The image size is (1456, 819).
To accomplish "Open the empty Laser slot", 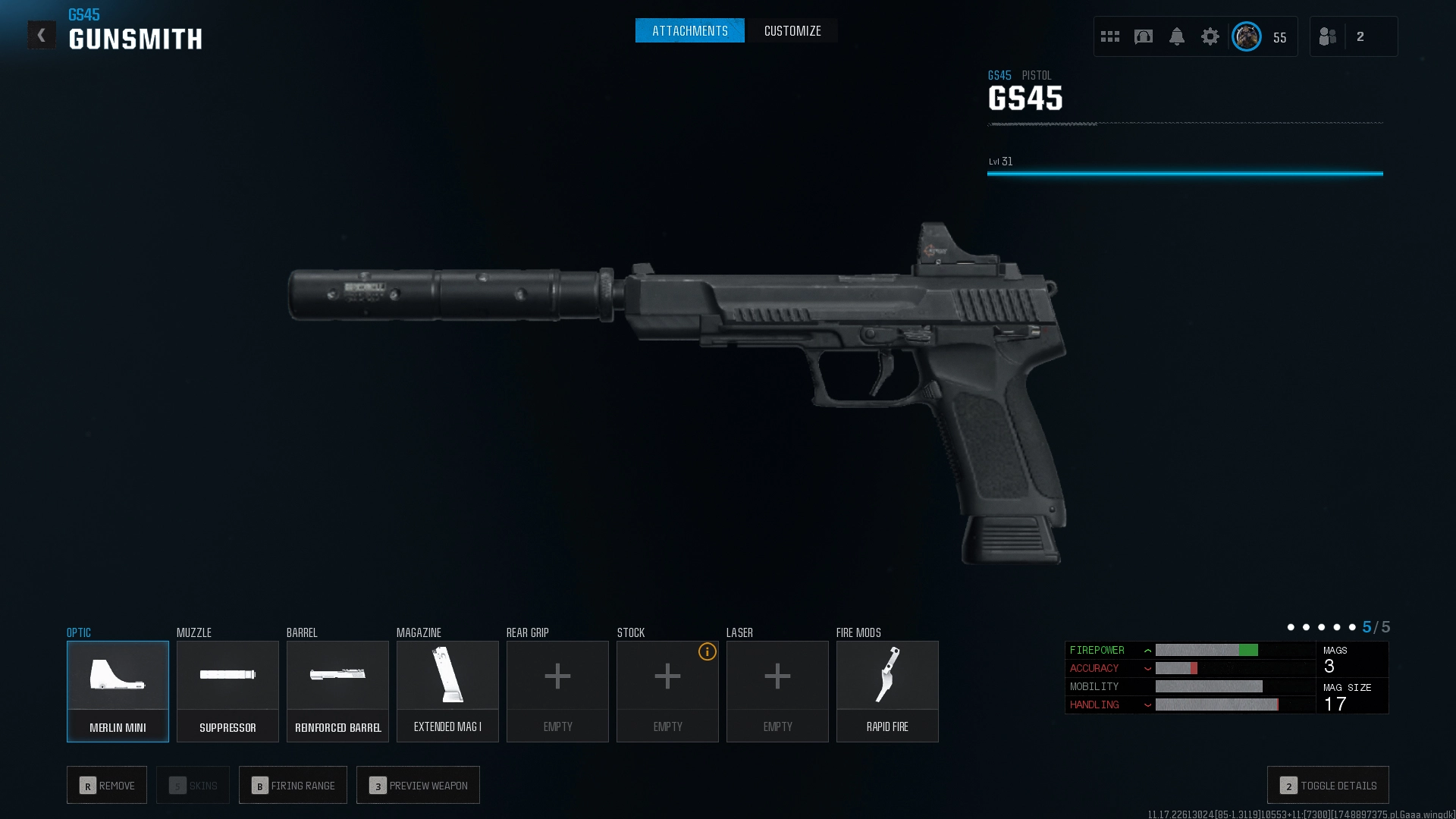I will click(777, 691).
